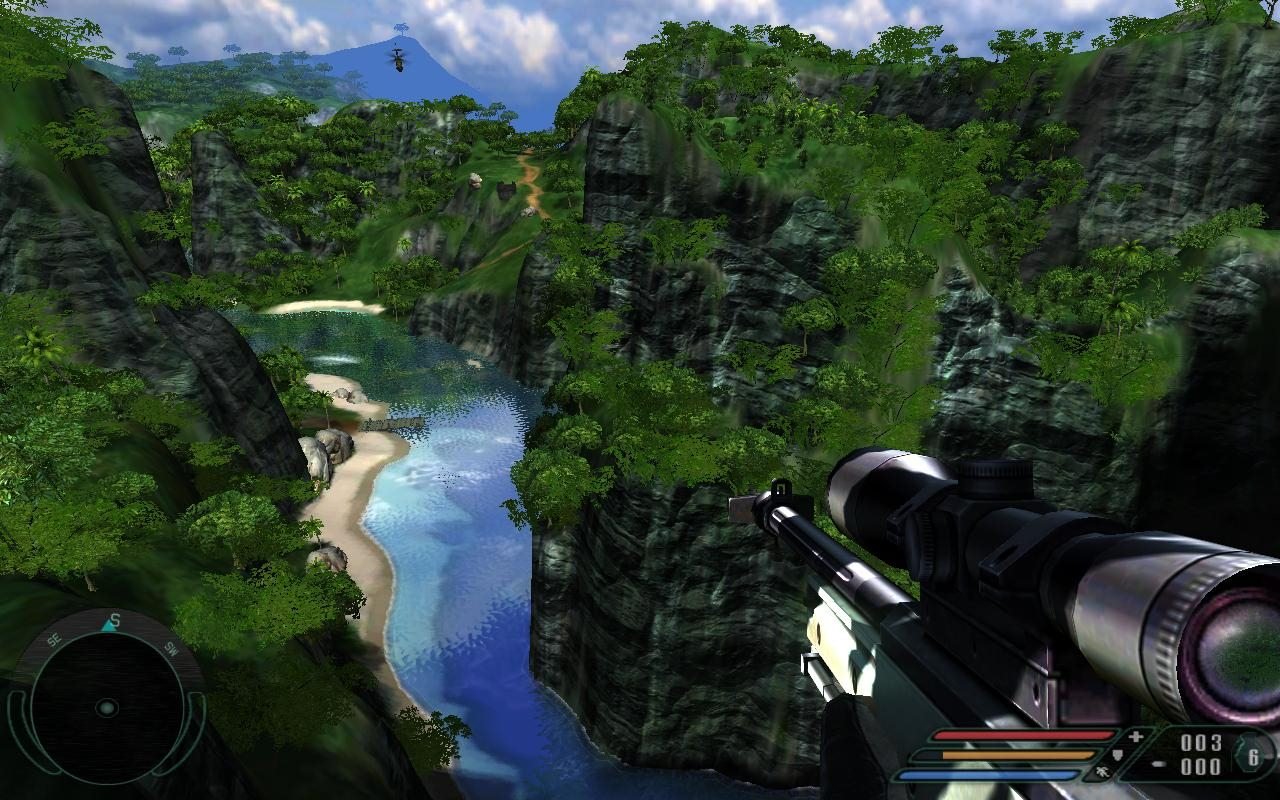Viewport: 1280px width, 800px height.
Task: Select the shield armor icon
Action: (x=1118, y=755)
